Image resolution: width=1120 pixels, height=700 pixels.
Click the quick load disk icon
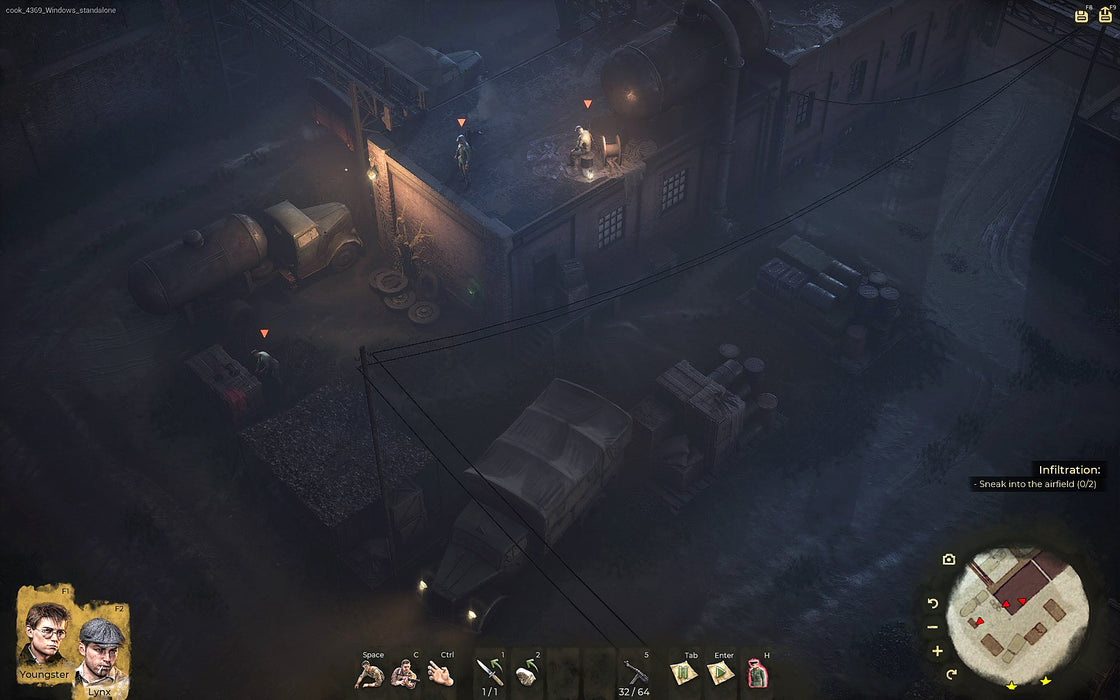tap(1105, 15)
